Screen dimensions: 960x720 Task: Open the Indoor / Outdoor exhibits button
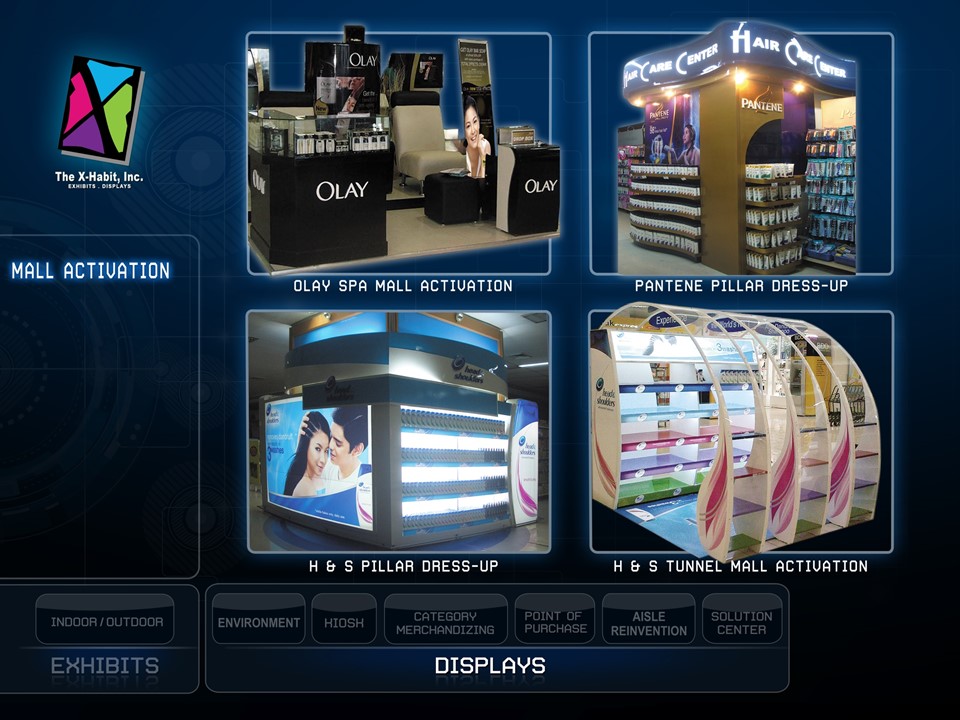(x=106, y=622)
